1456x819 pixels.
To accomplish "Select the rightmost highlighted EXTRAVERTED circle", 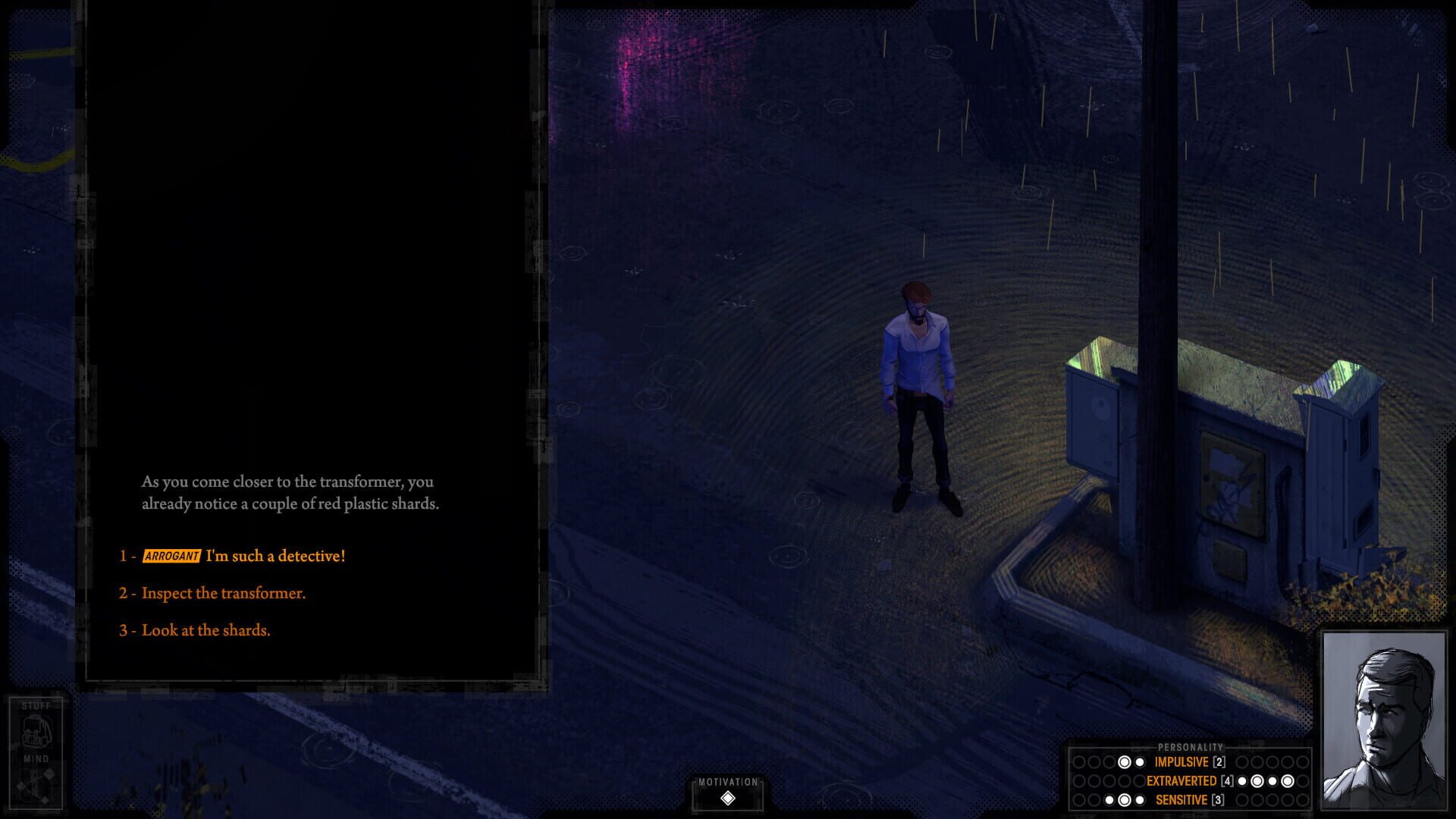I will 1288,781.
